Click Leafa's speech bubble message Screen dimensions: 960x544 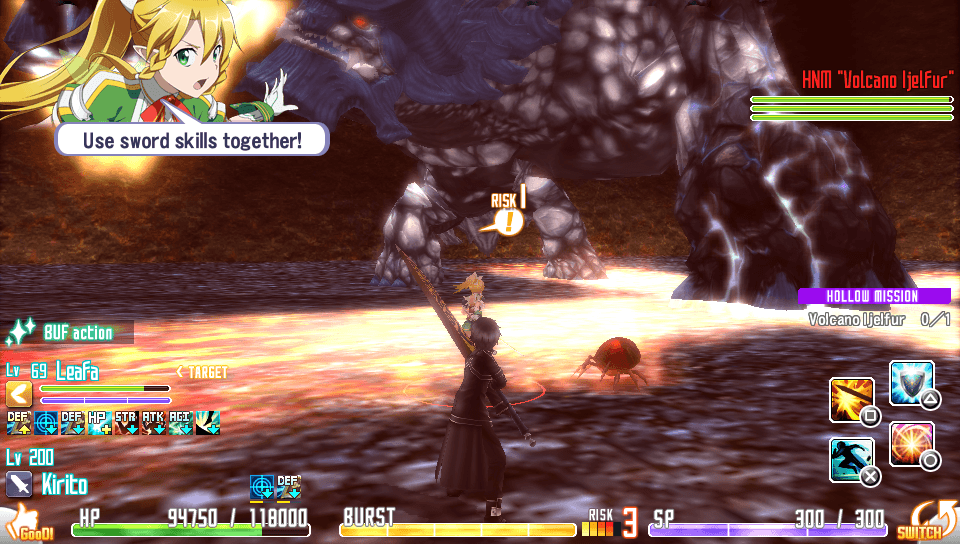tap(191, 139)
